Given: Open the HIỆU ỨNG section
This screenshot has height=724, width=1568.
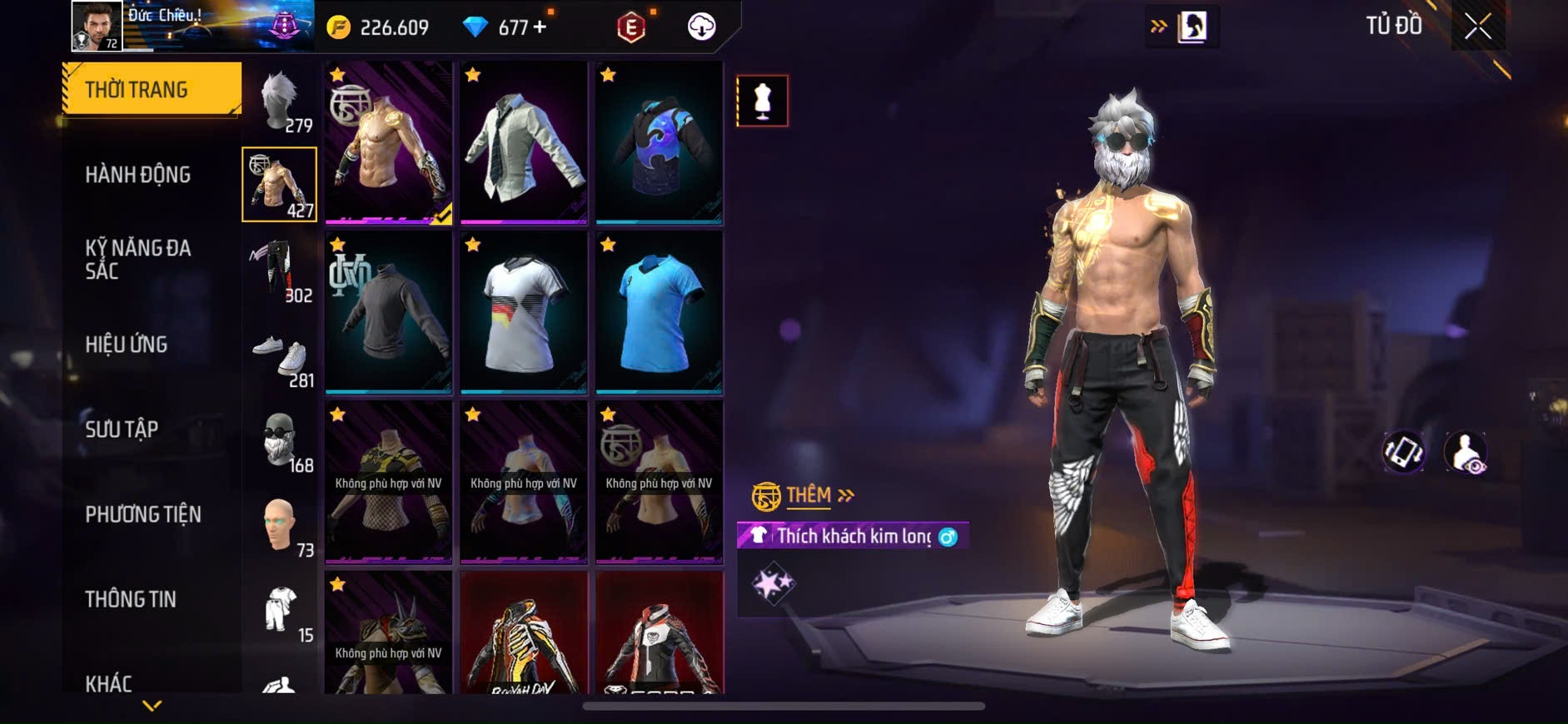Looking at the screenshot, I should point(127,345).
